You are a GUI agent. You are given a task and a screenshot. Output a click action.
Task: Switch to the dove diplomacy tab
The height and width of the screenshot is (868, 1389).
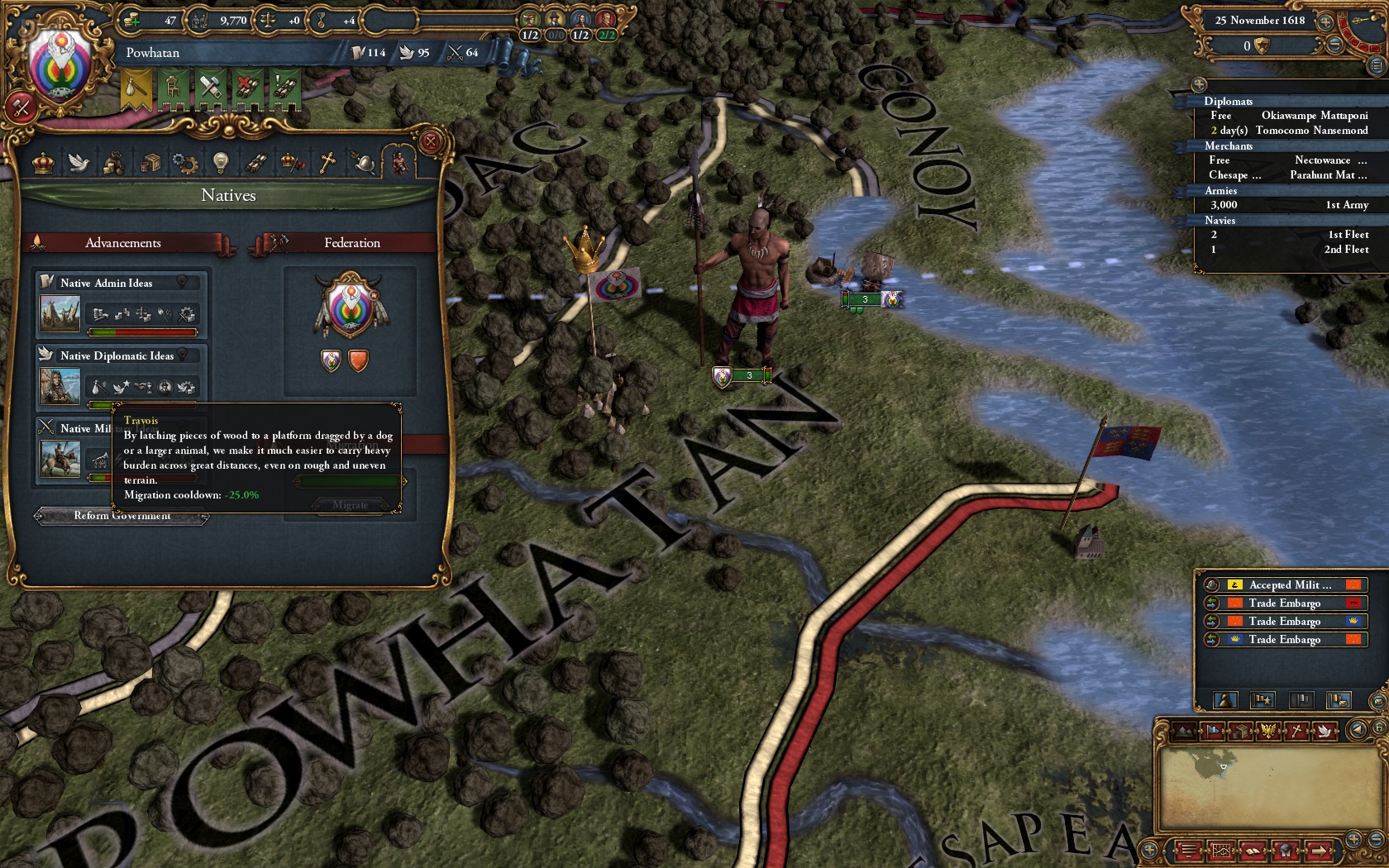(x=79, y=163)
